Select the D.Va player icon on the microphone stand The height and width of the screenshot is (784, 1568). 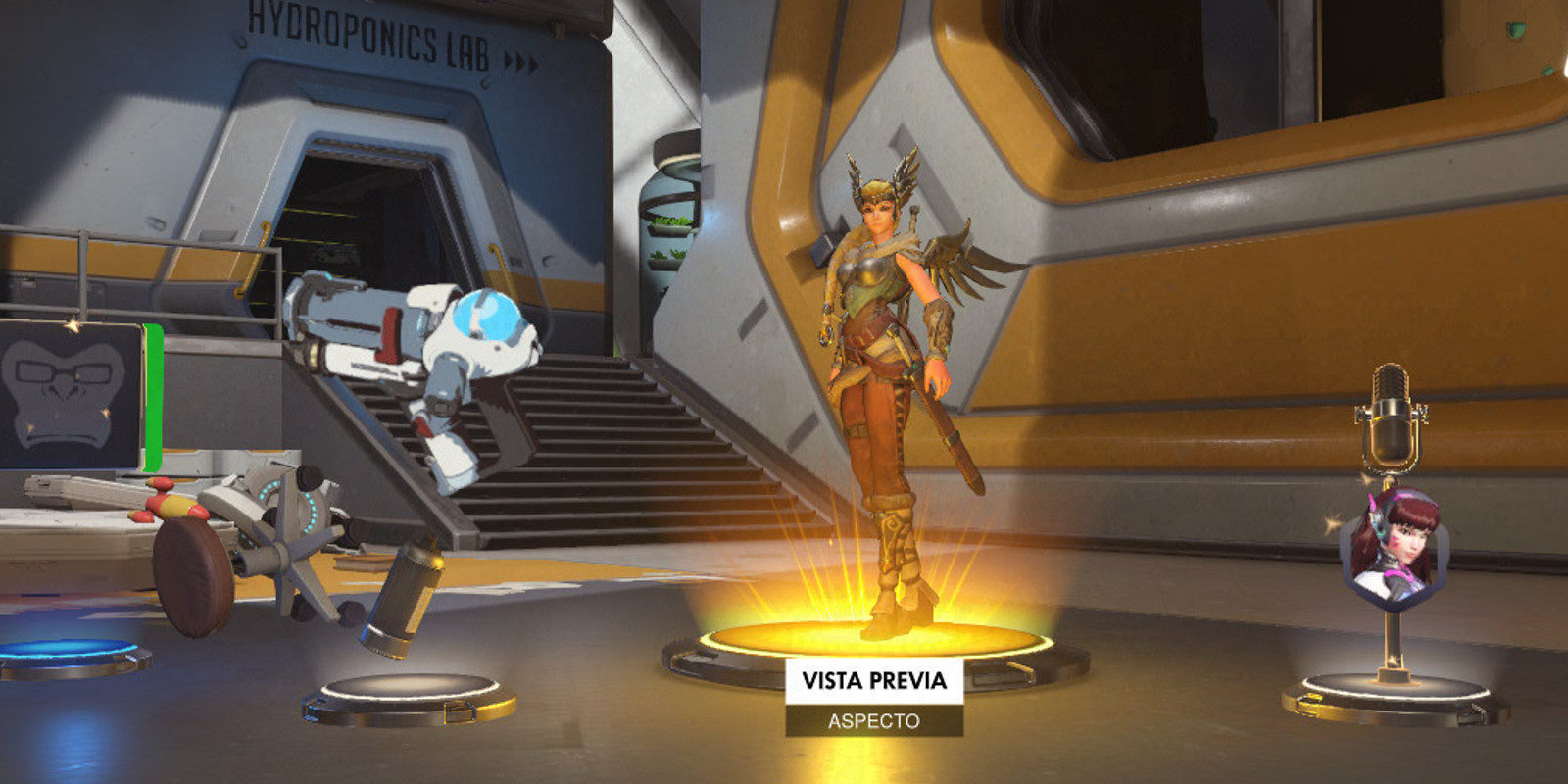[1393, 549]
